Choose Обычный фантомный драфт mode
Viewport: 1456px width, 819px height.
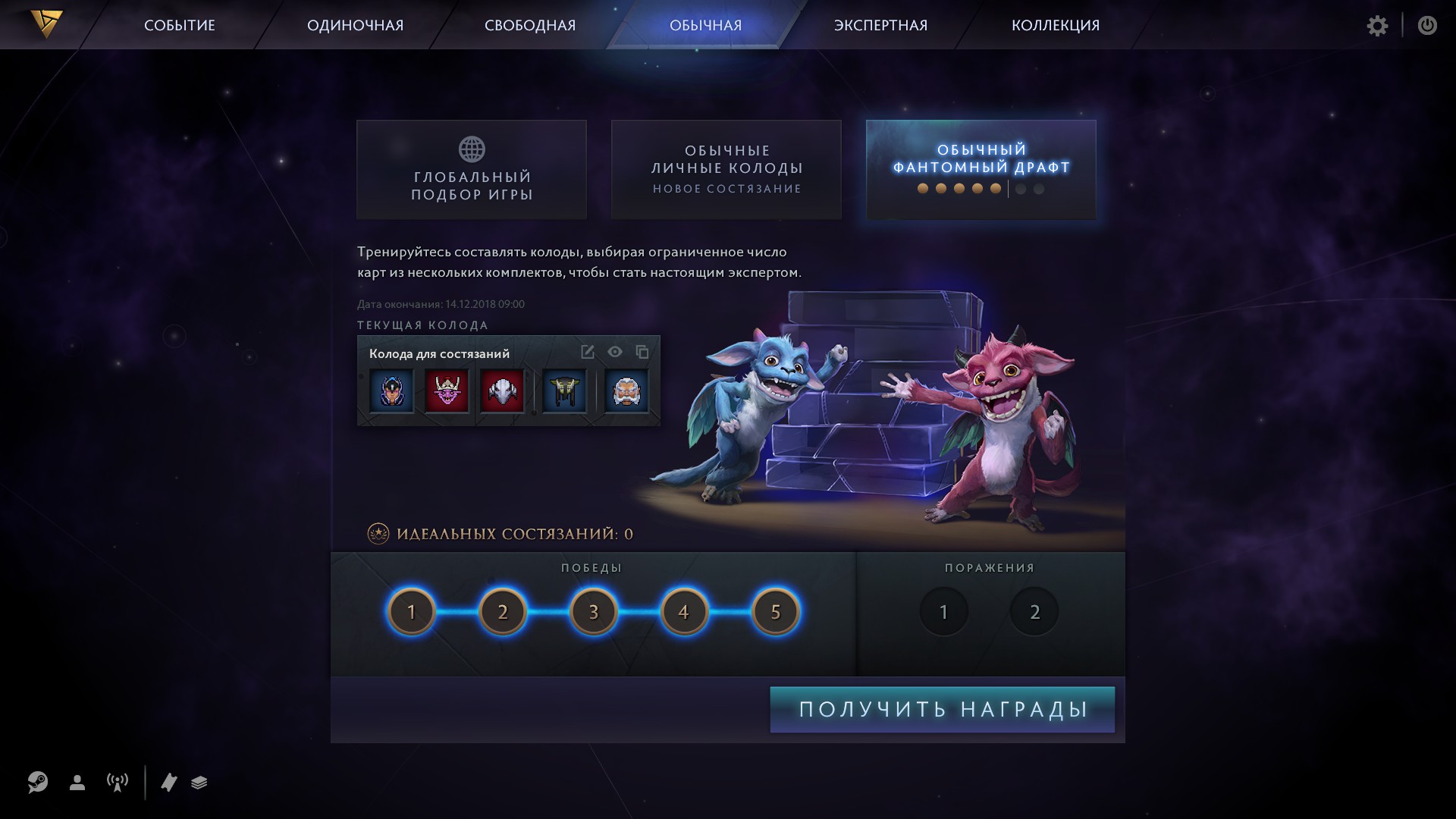coord(981,170)
